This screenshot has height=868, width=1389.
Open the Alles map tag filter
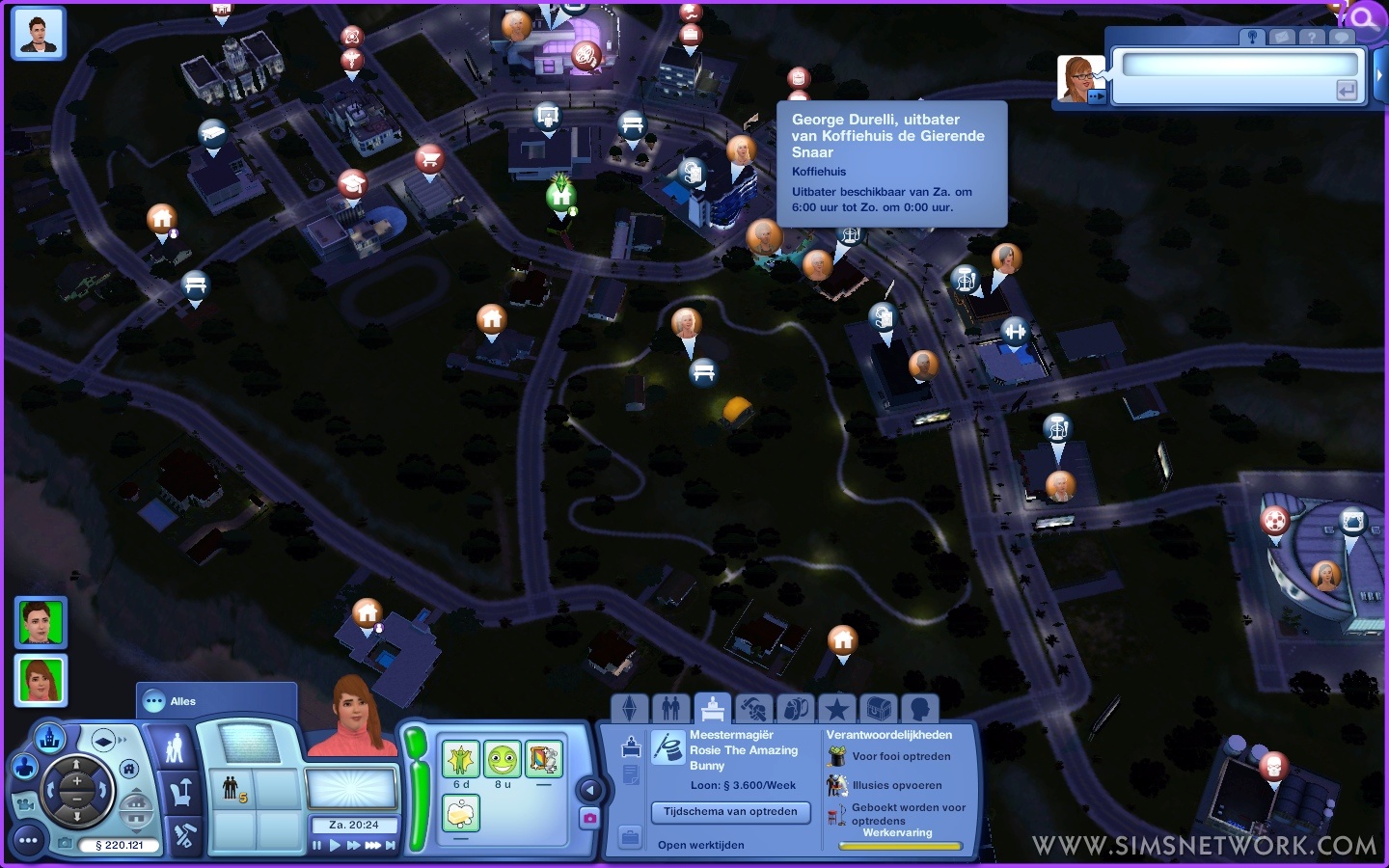pyautogui.click(x=182, y=701)
